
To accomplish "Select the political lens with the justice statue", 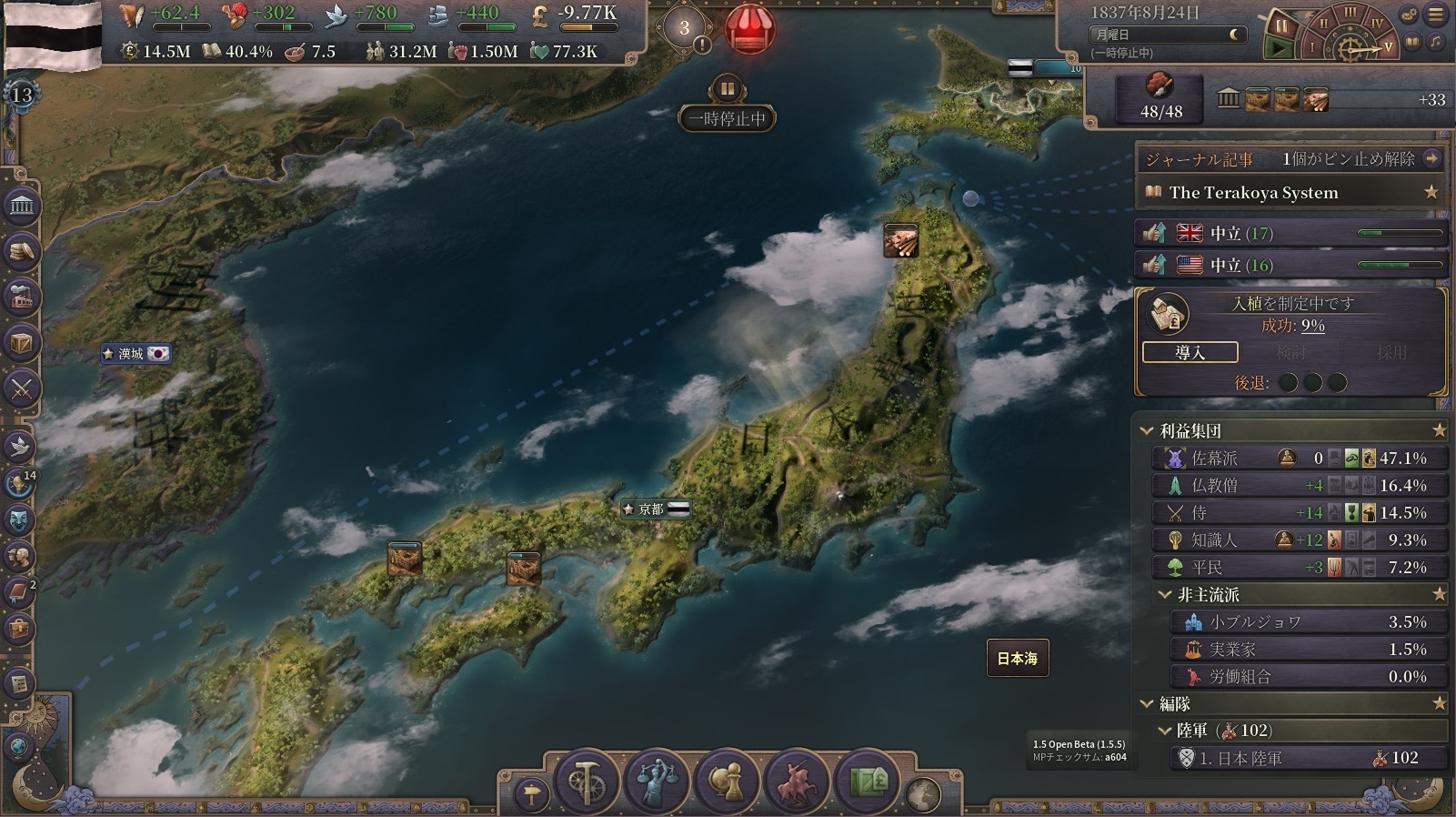I will (657, 781).
